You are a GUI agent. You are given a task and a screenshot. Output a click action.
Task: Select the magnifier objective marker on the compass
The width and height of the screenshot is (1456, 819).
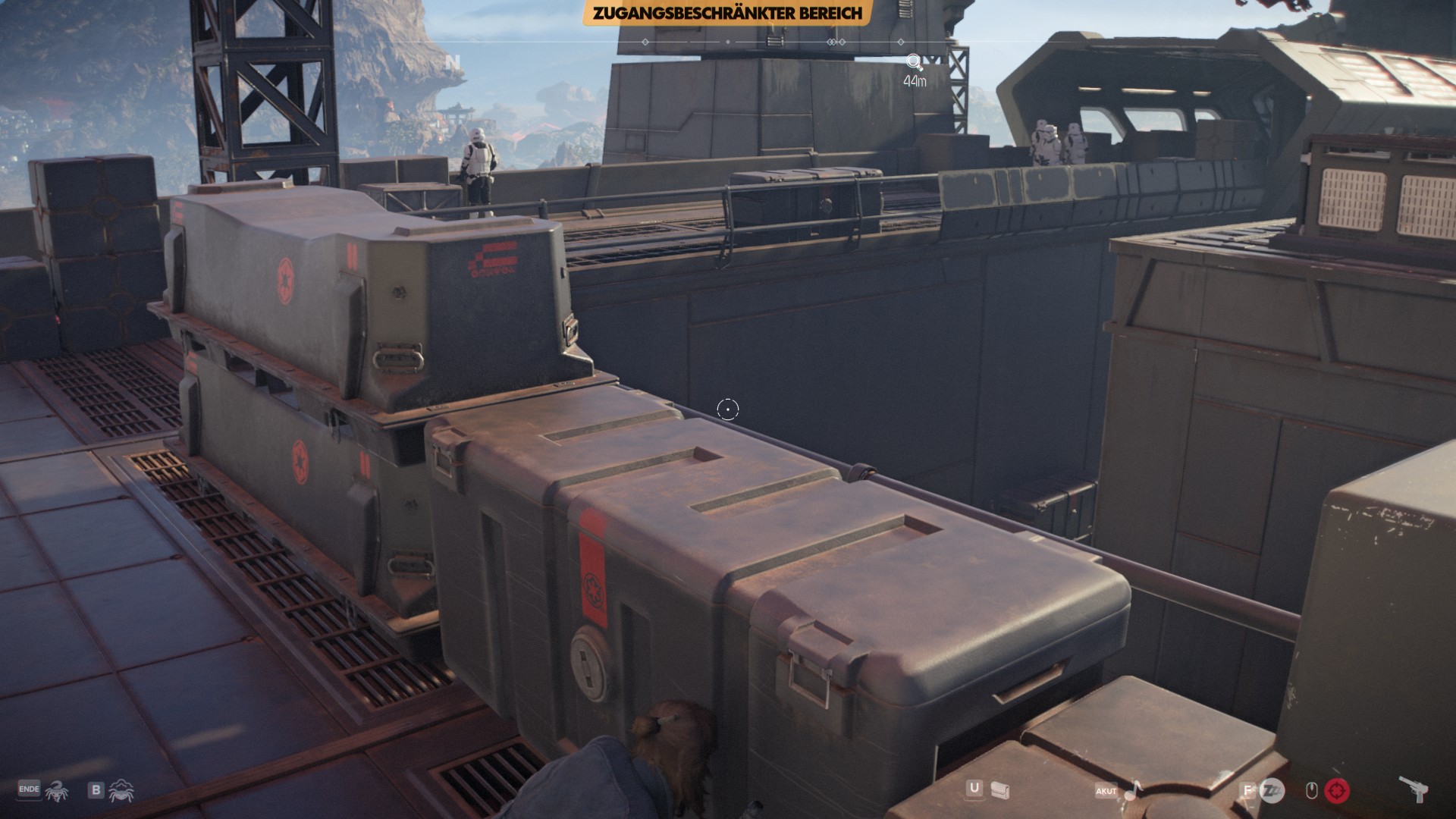pos(915,62)
